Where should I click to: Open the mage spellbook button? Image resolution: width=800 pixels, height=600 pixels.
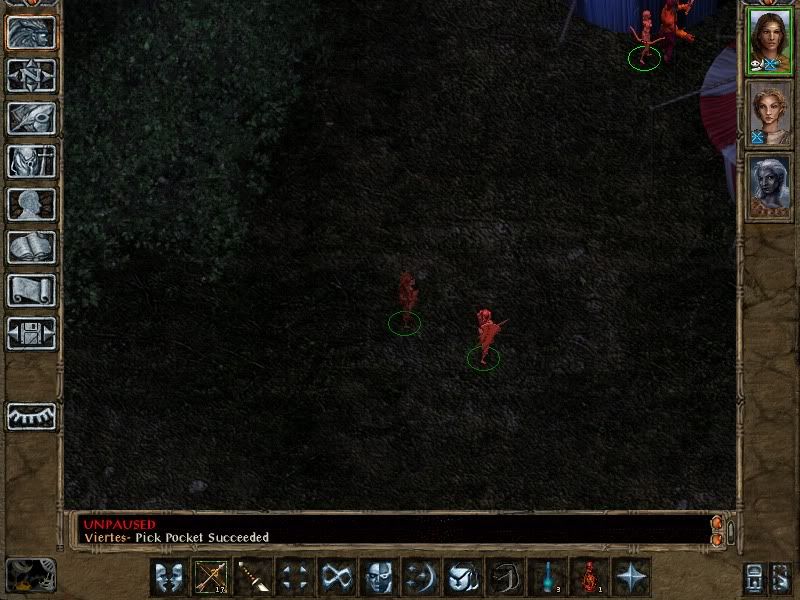pos(31,247)
